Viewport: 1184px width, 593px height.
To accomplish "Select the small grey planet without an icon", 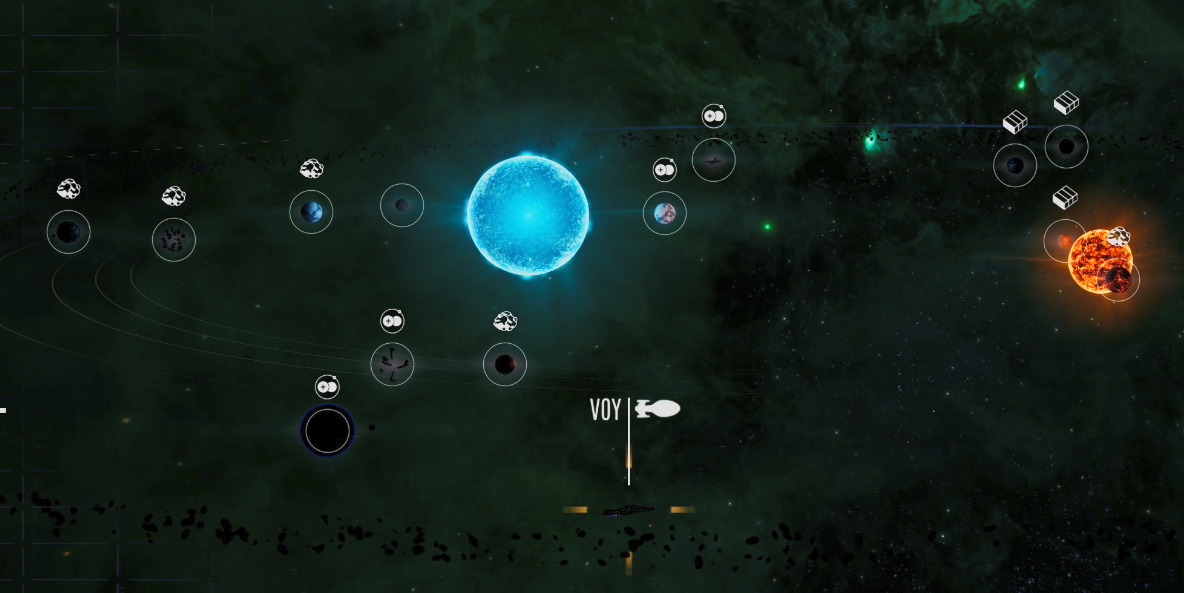I will 402,205.
